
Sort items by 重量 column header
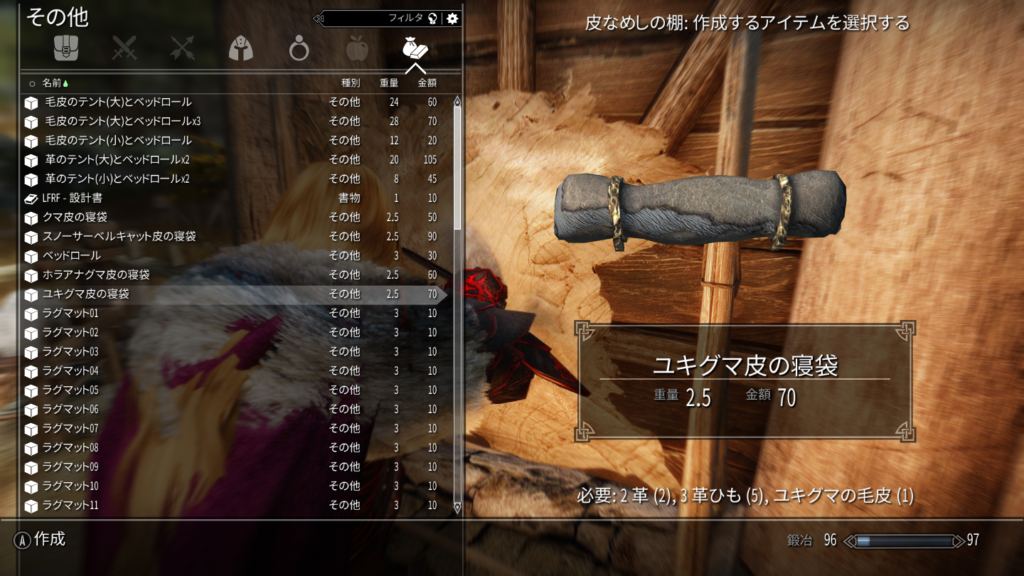click(x=391, y=83)
